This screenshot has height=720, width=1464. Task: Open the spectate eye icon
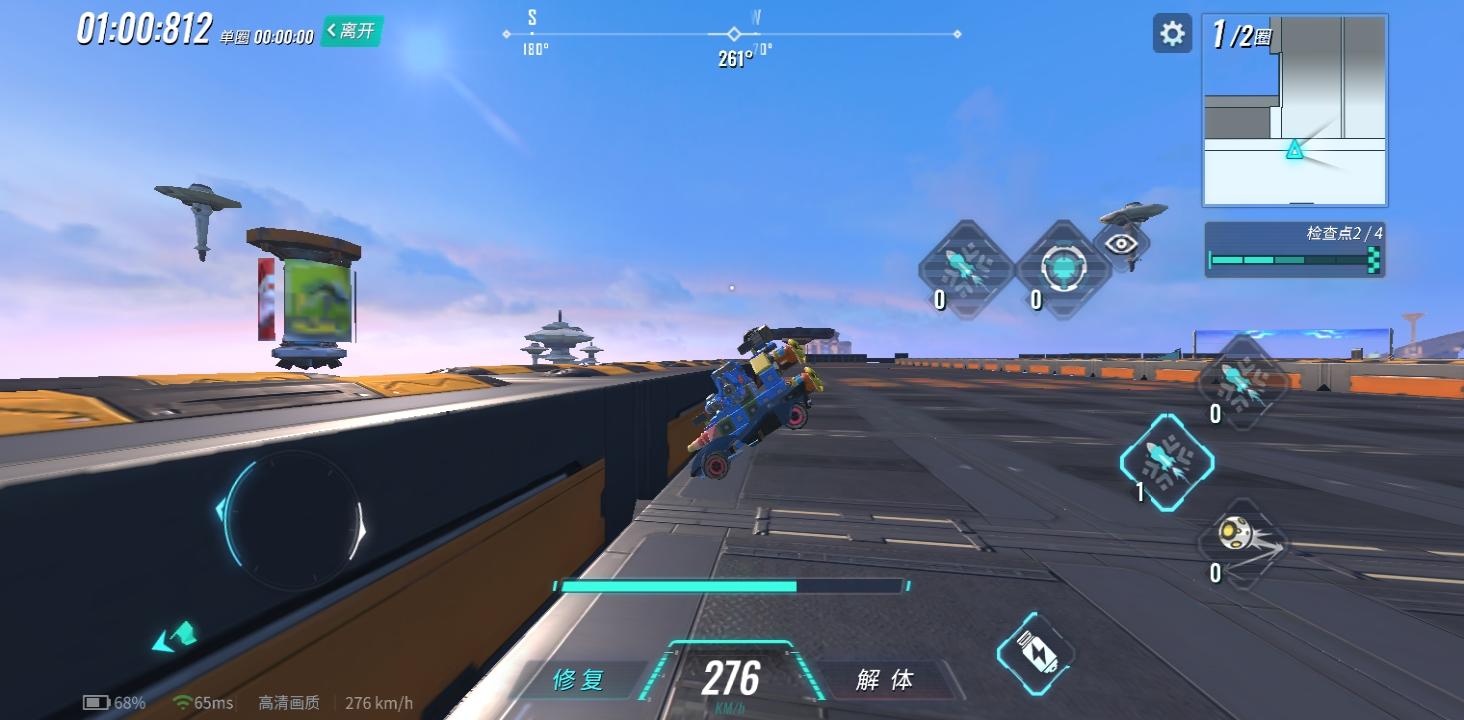(1122, 243)
